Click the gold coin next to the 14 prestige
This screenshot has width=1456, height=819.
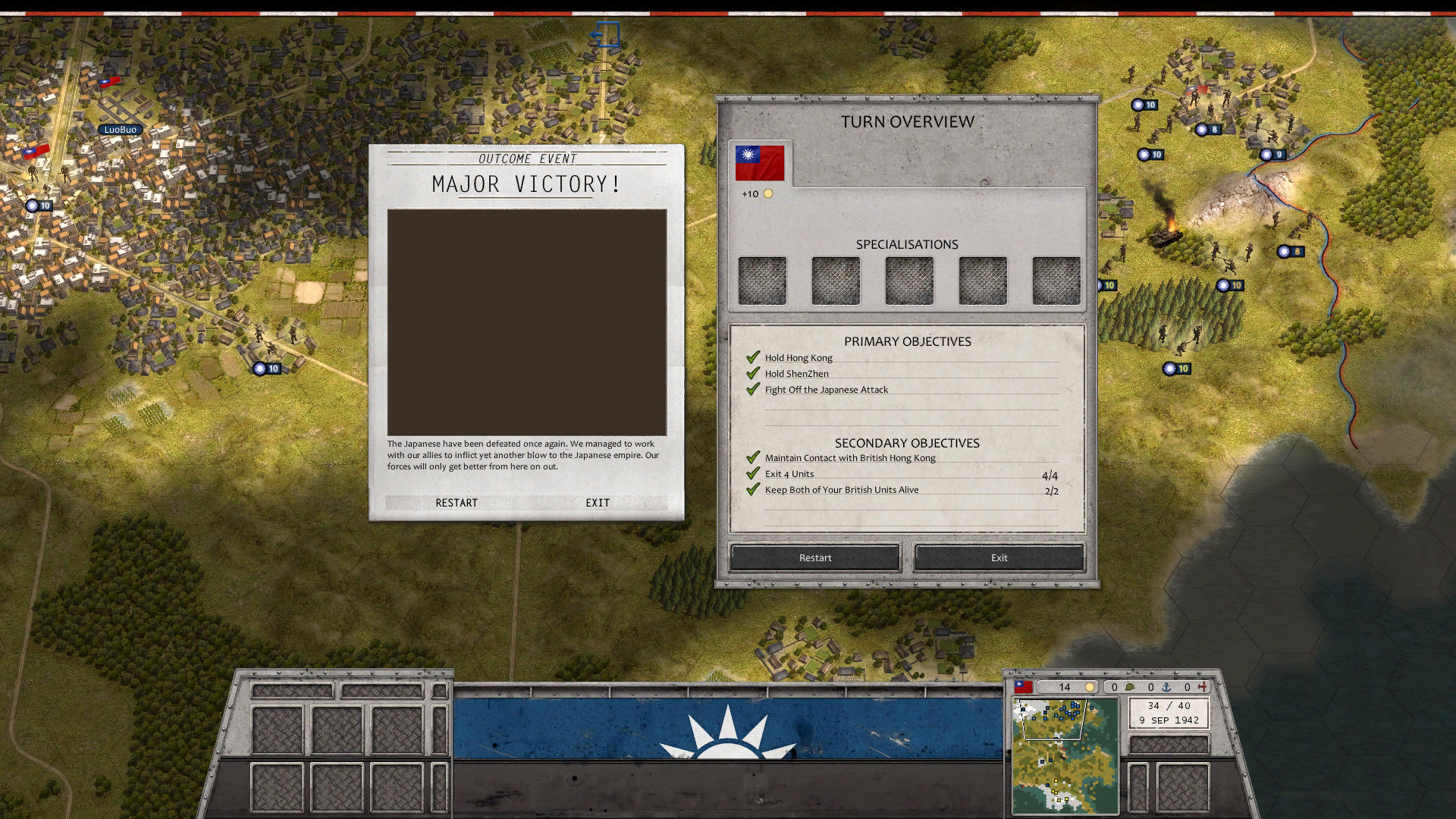point(1090,687)
